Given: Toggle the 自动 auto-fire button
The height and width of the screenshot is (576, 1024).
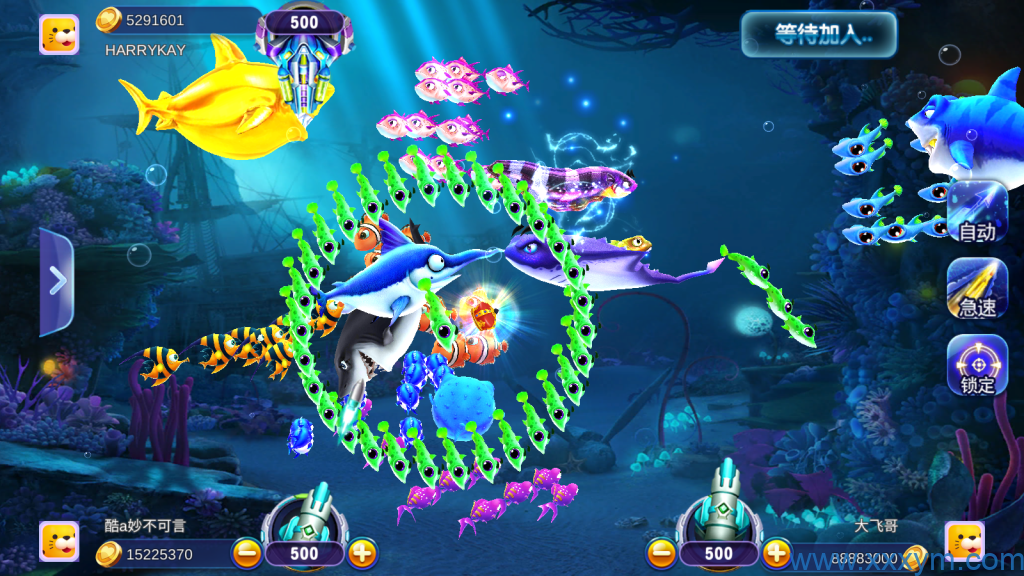Looking at the screenshot, I should (977, 212).
